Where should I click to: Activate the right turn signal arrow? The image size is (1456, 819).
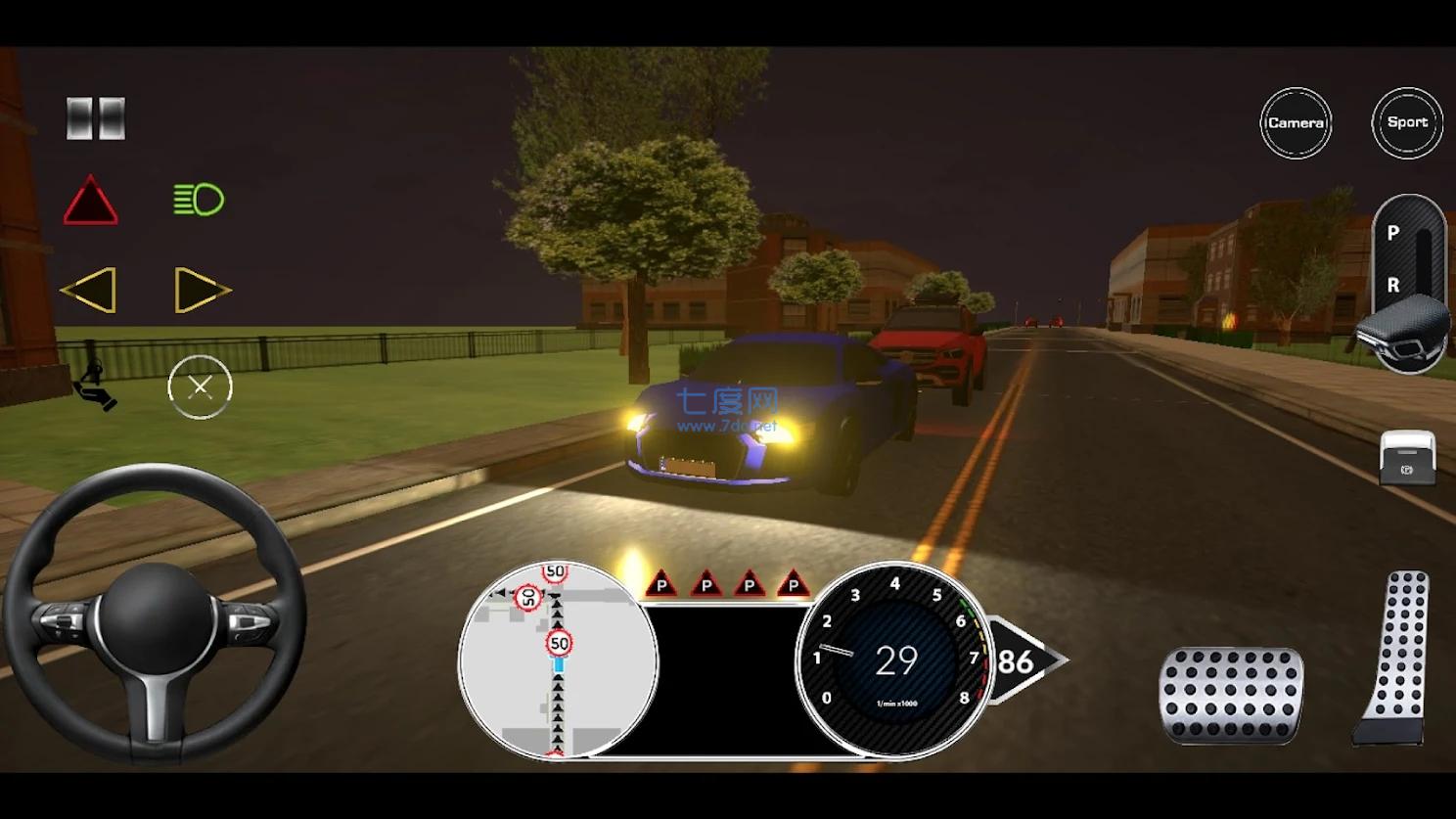(202, 291)
